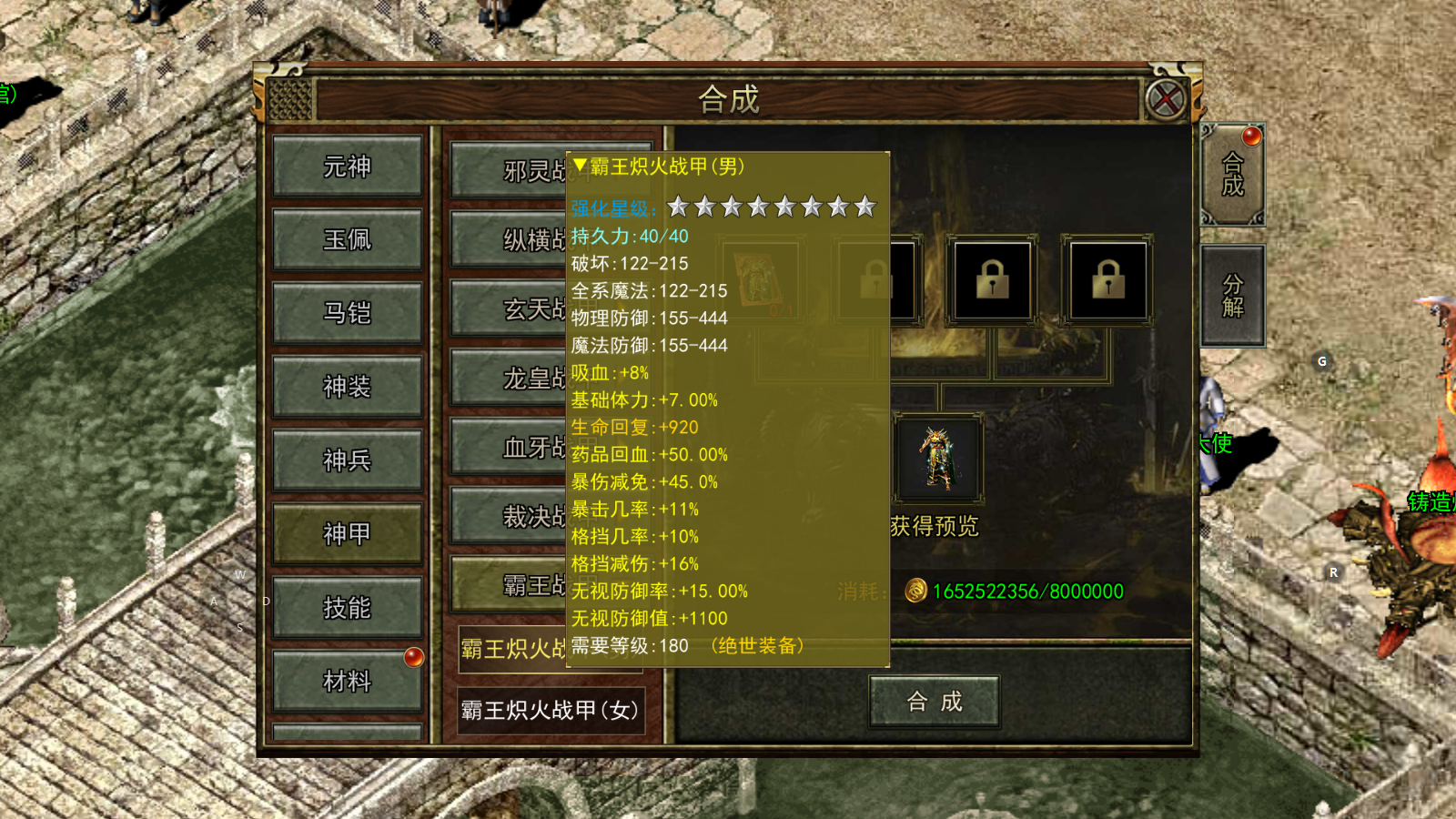Expand the 纵横 armor group

pyautogui.click(x=510, y=239)
